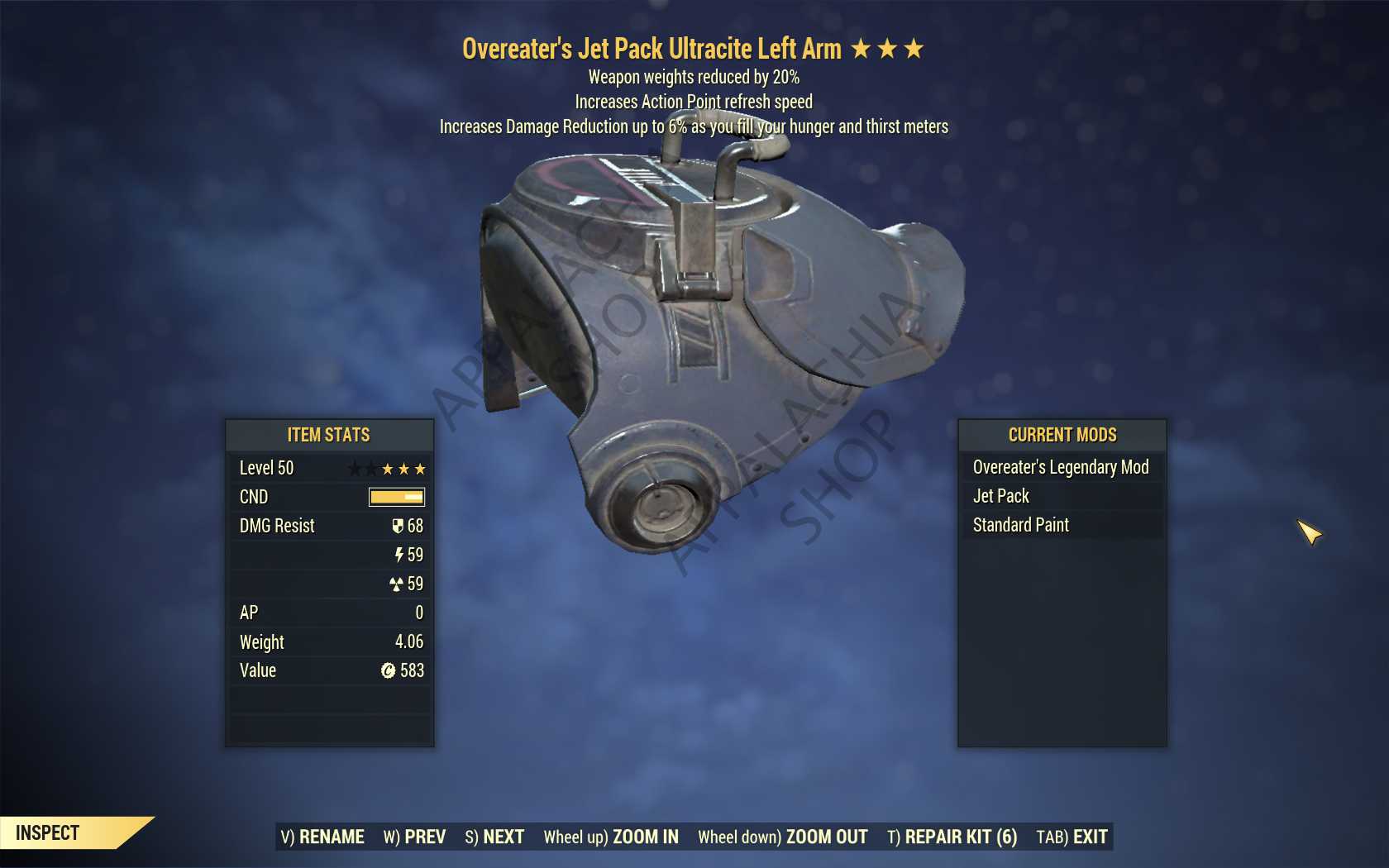
Task: Choose the ZOOM OUT option
Action: pos(782,837)
